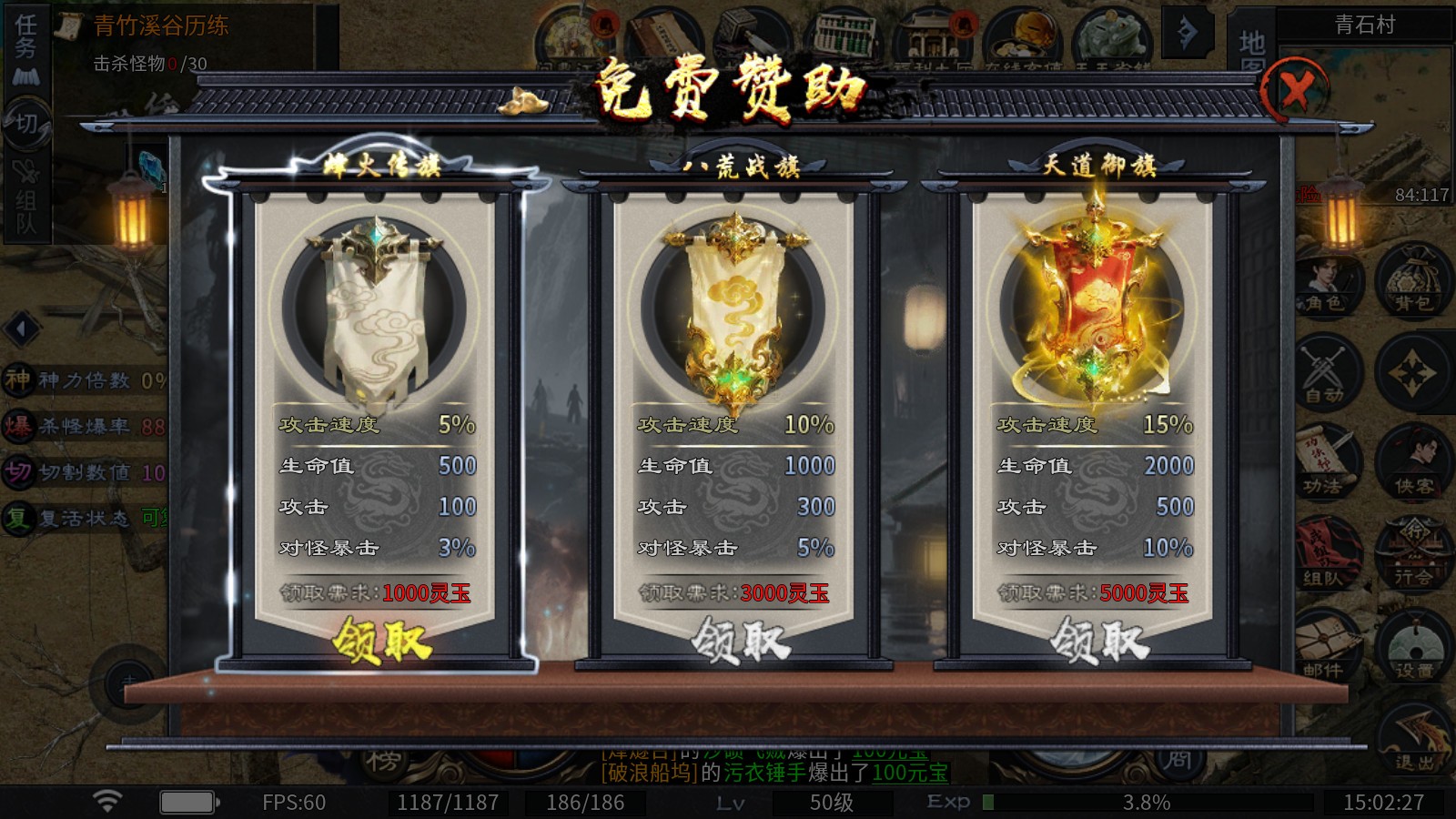Collapse the stats panel with diamond arrow
Image resolution: width=1456 pixels, height=819 pixels.
[23, 328]
